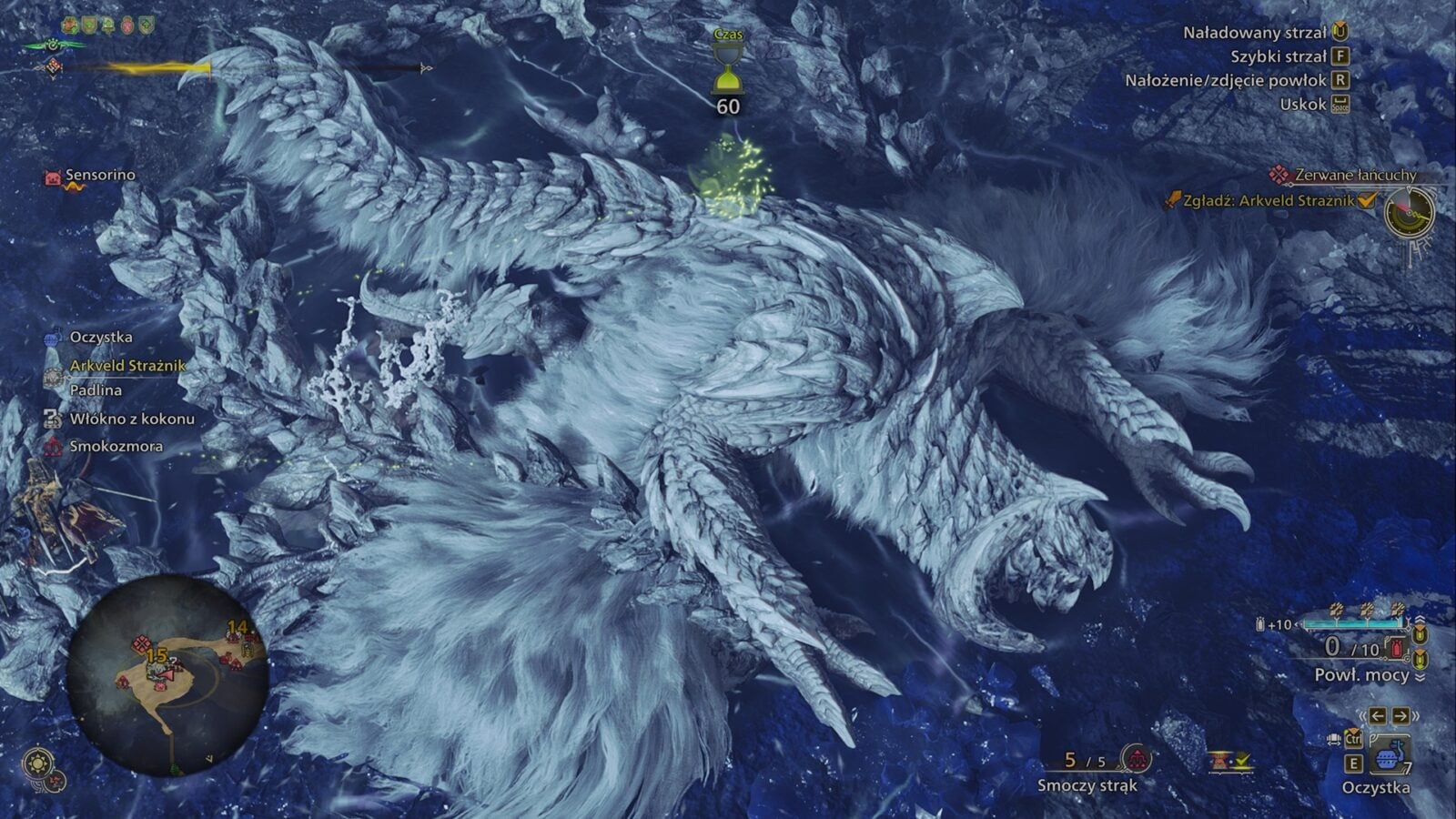Click the first green status buff icon
The width and height of the screenshot is (1456, 819).
[68, 25]
